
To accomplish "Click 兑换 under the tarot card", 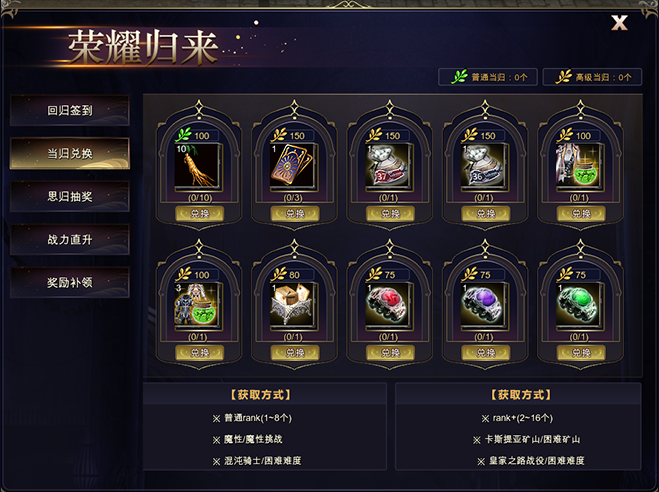I will [x=289, y=214].
